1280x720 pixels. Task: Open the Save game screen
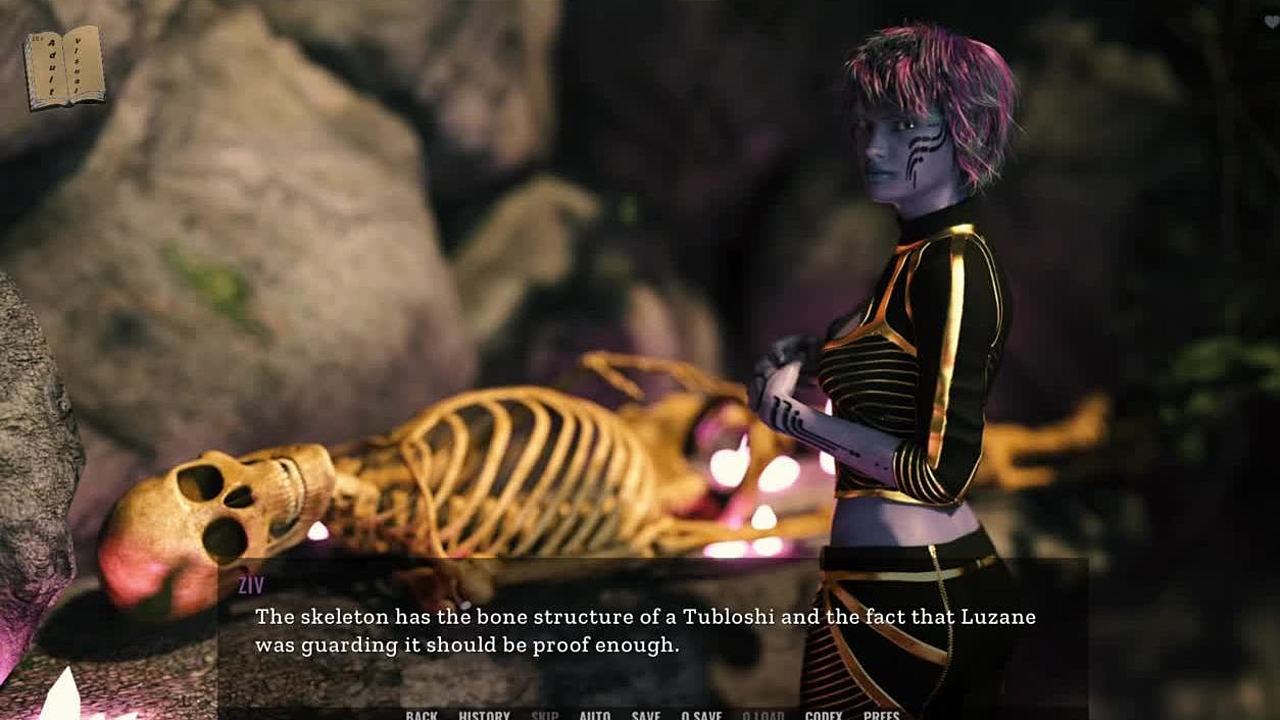646,715
